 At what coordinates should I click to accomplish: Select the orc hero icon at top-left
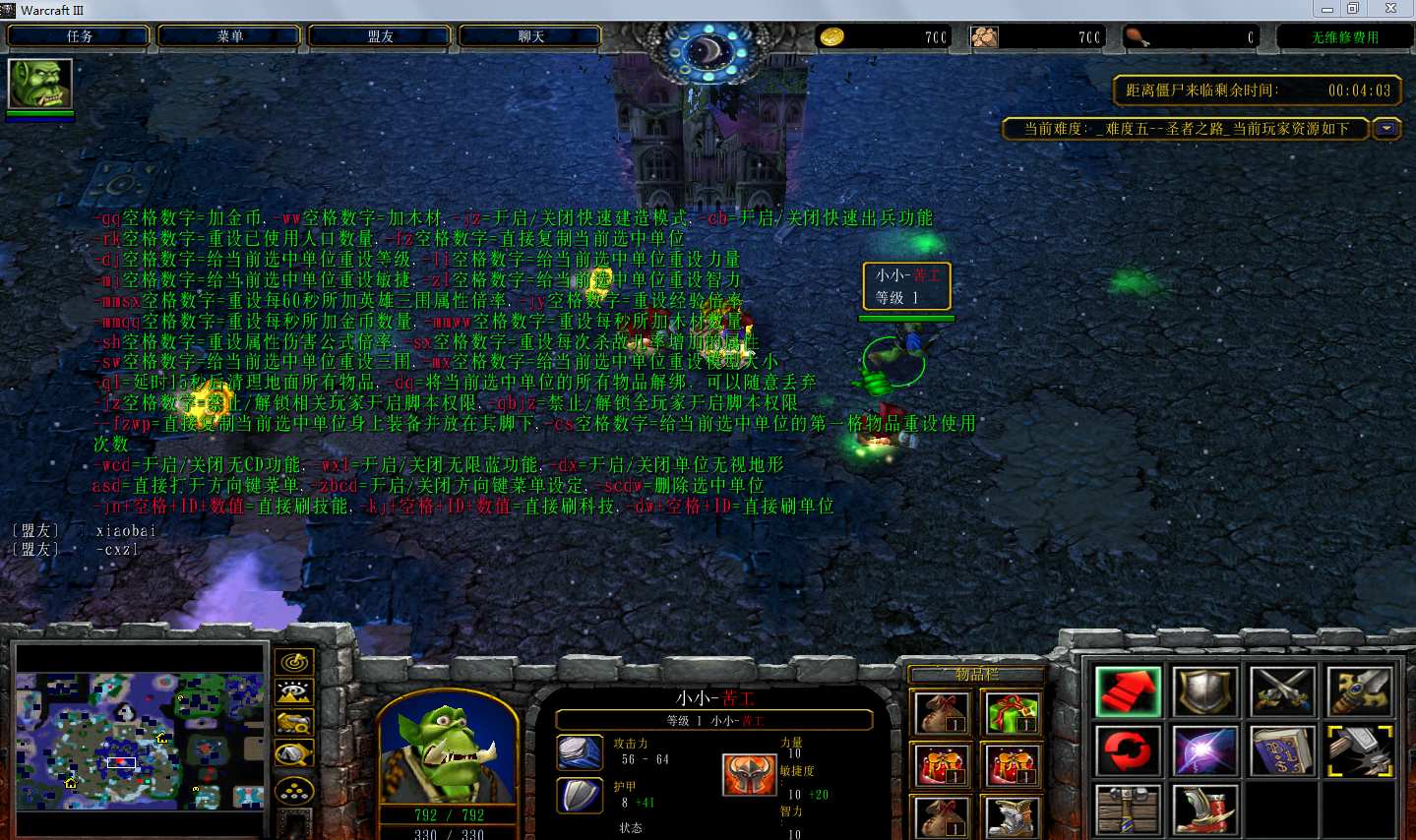coord(40,85)
